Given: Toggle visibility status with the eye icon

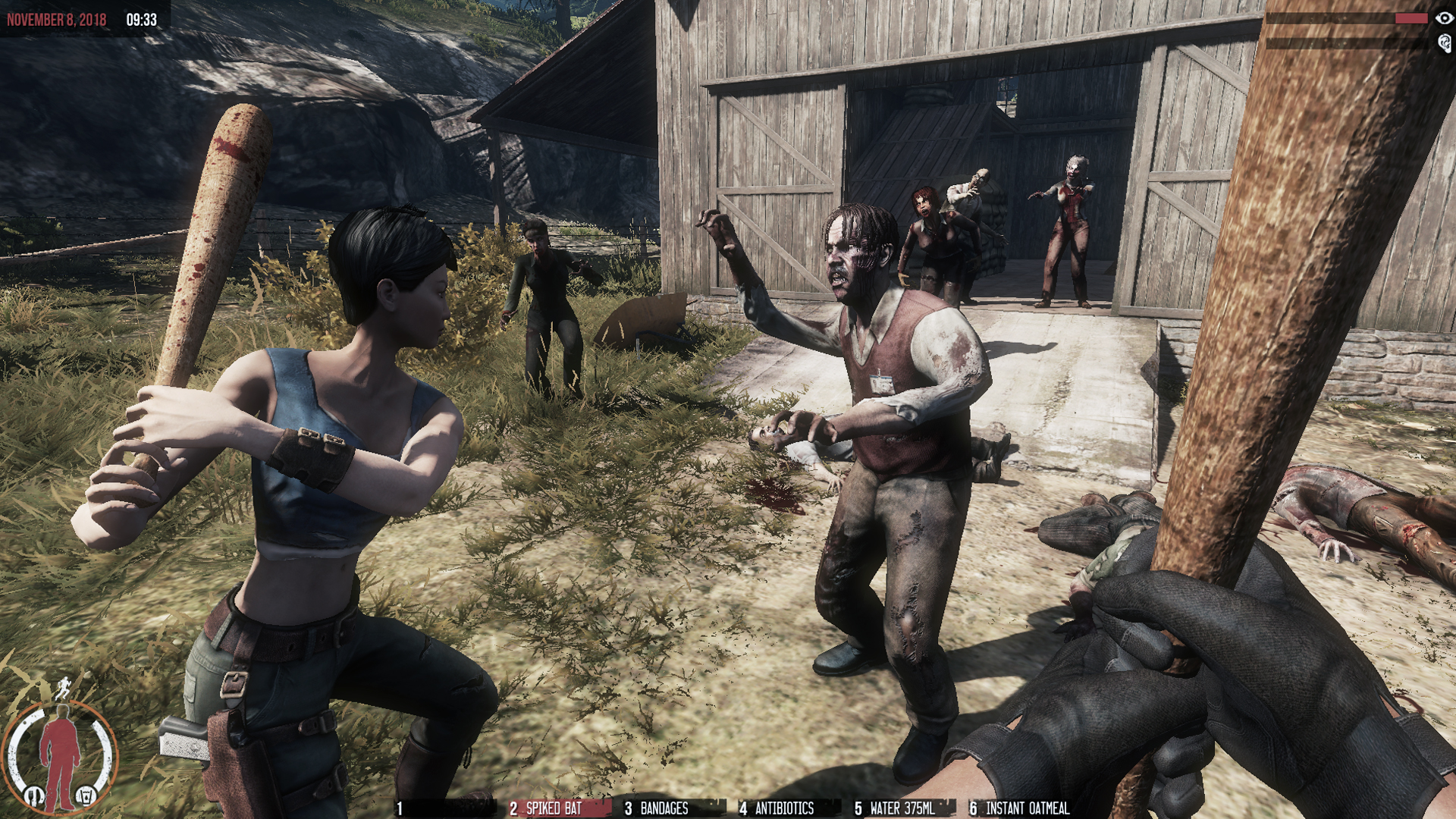Looking at the screenshot, I should click(1444, 18).
